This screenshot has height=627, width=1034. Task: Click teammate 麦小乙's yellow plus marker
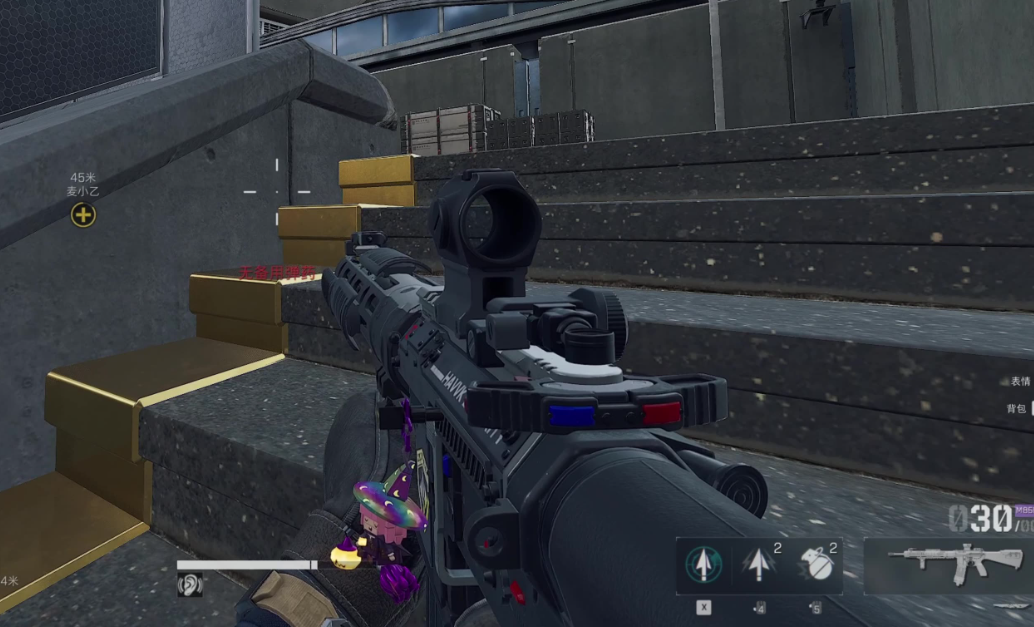84,214
